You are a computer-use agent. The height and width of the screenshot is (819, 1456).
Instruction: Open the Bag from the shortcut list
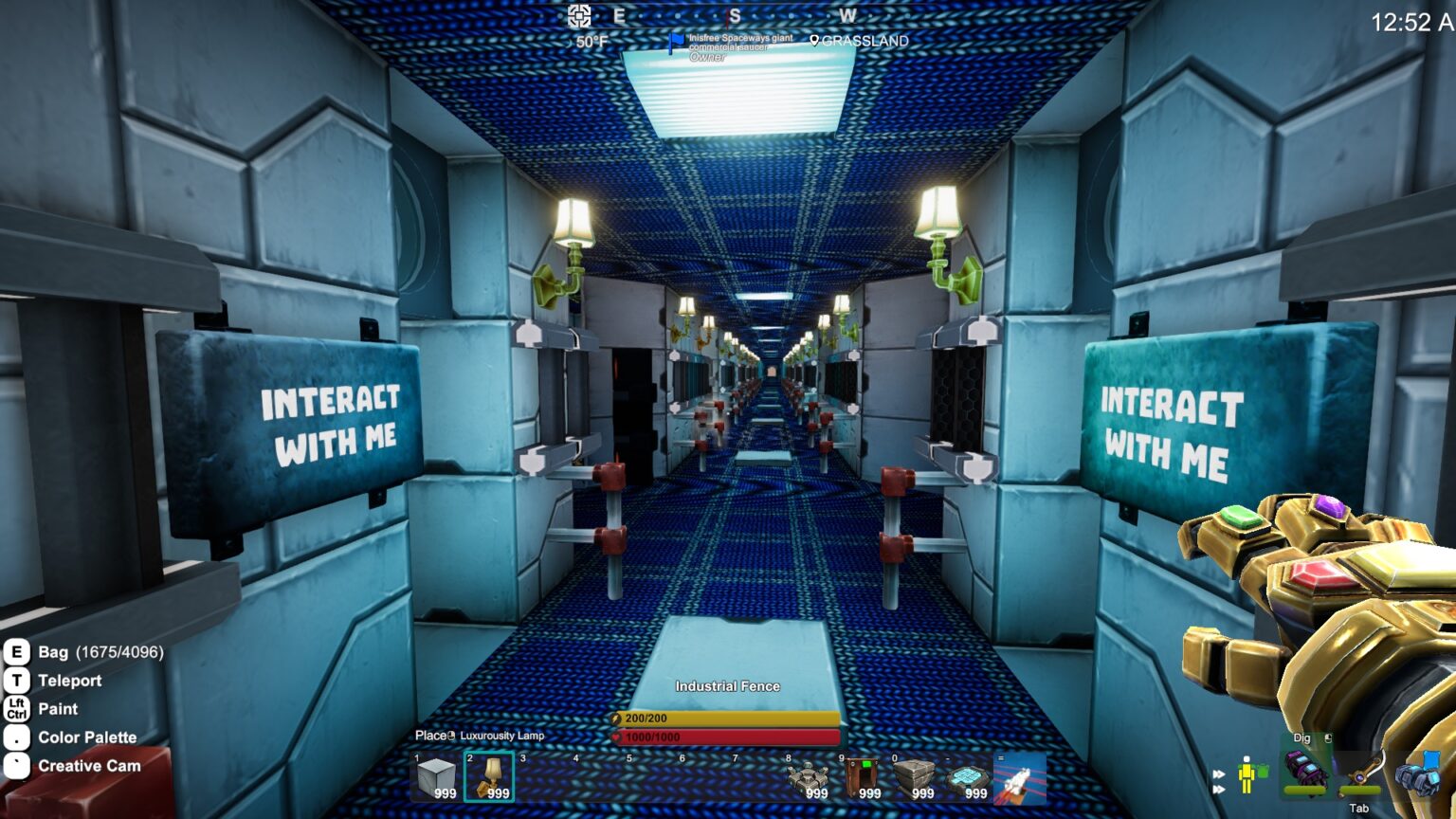(x=53, y=652)
